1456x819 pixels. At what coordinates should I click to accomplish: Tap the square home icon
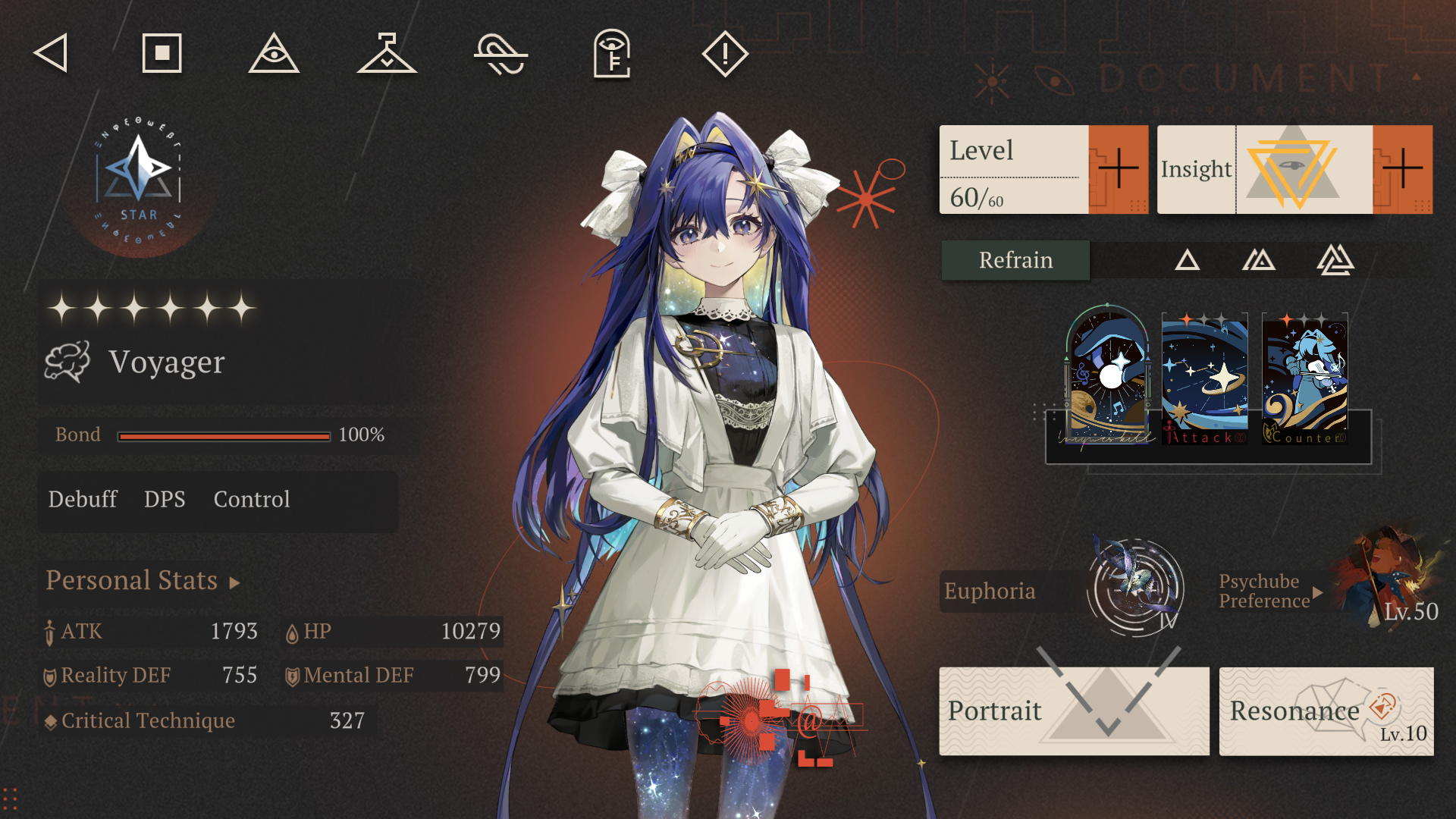162,53
